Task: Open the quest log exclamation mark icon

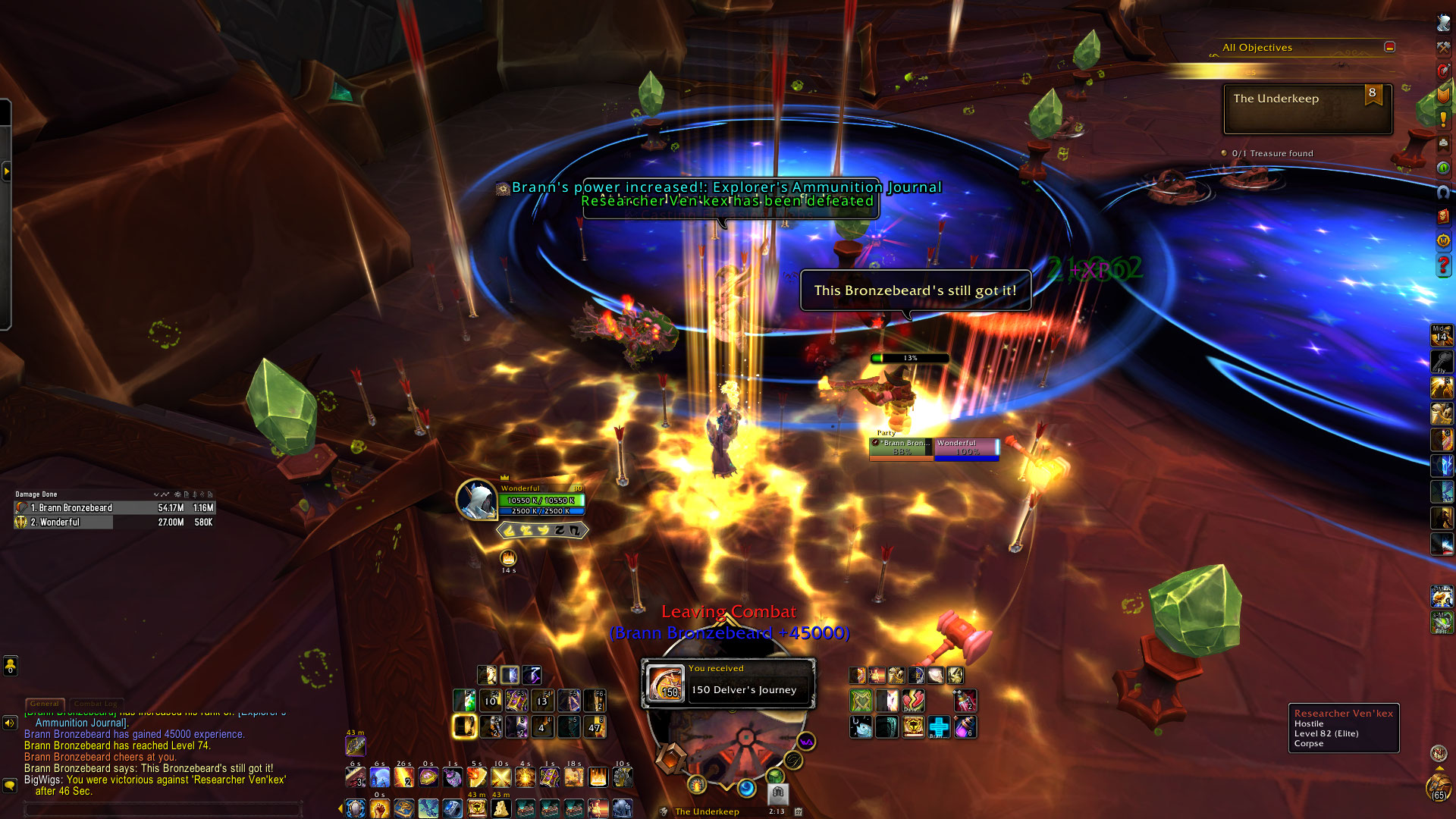Action: pos(1443,119)
